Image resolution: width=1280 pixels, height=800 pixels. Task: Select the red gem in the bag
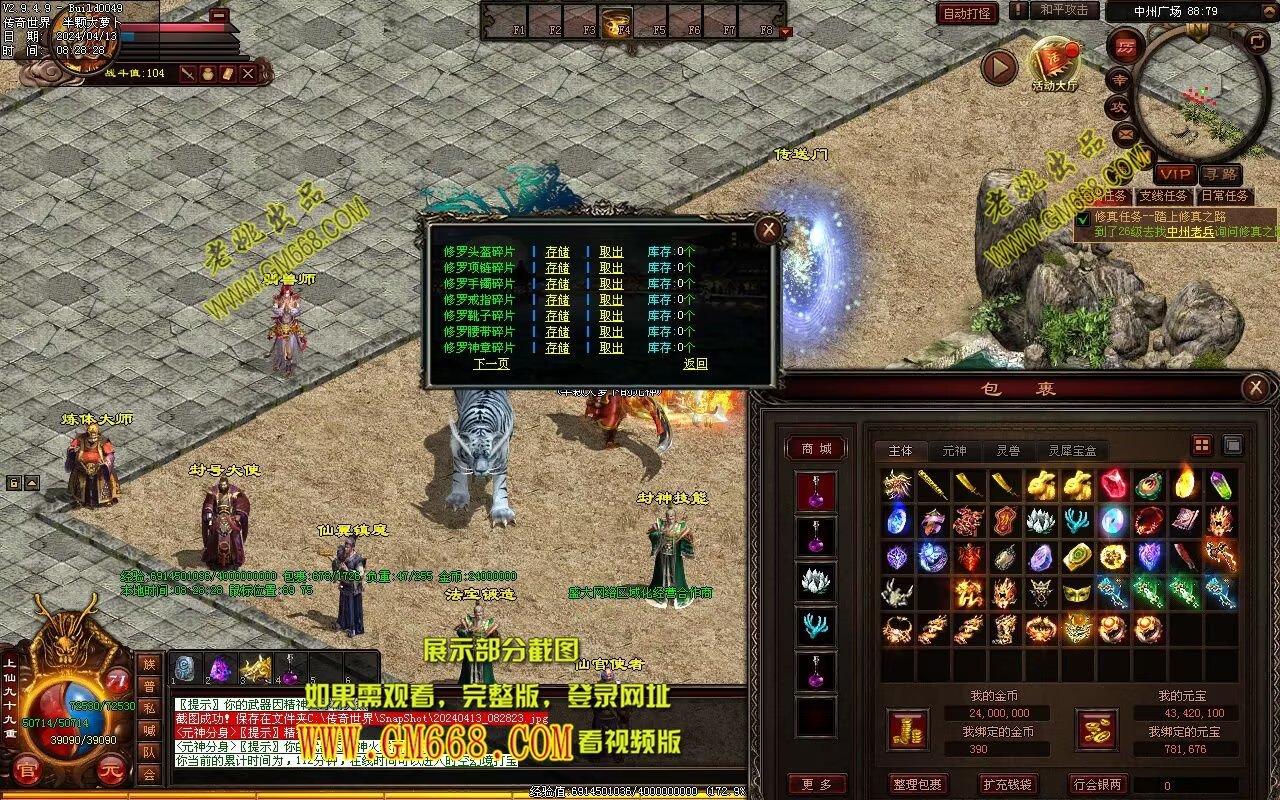pyautogui.click(x=1113, y=485)
